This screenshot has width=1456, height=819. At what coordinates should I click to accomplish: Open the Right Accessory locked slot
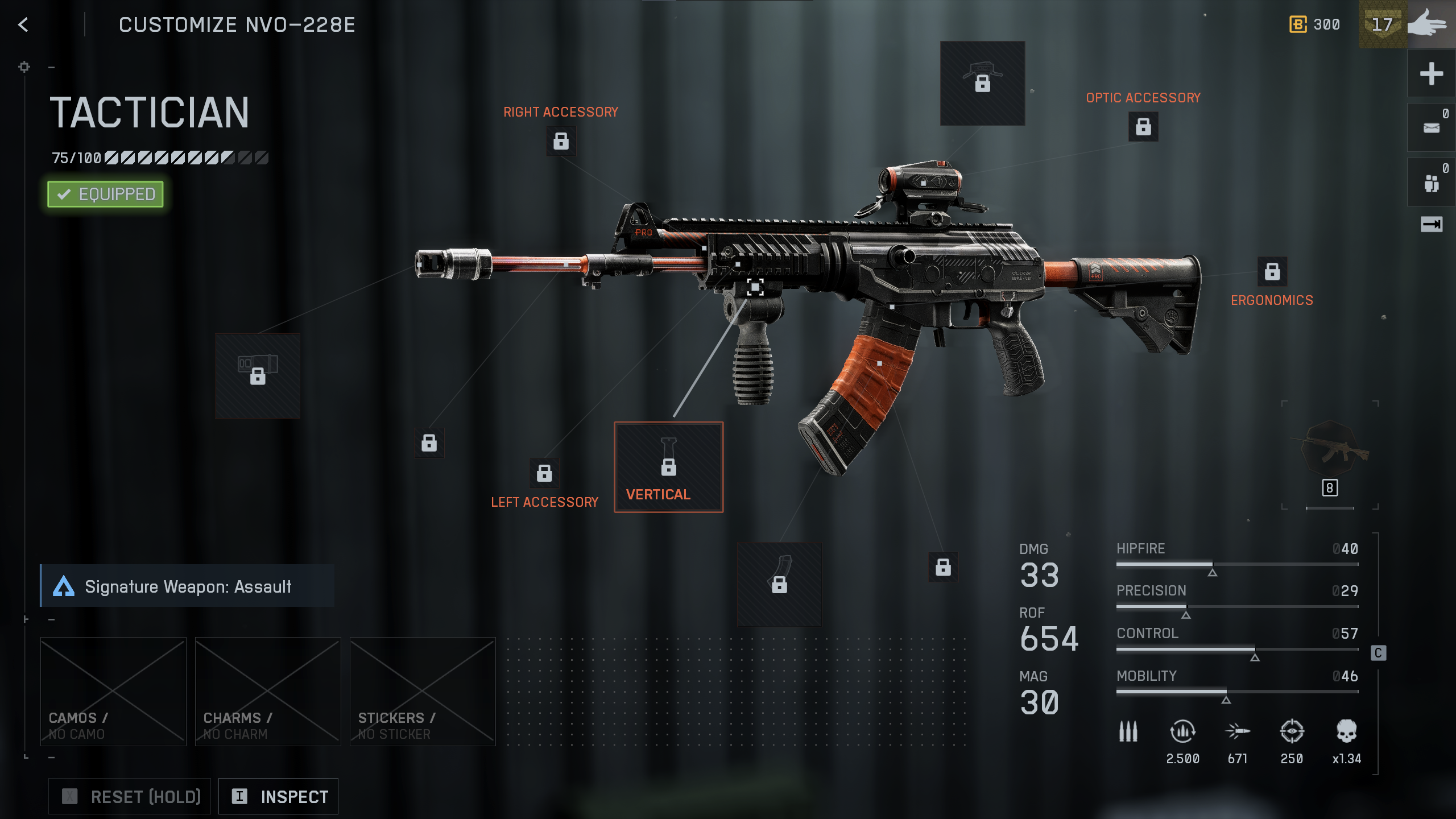pyautogui.click(x=561, y=141)
